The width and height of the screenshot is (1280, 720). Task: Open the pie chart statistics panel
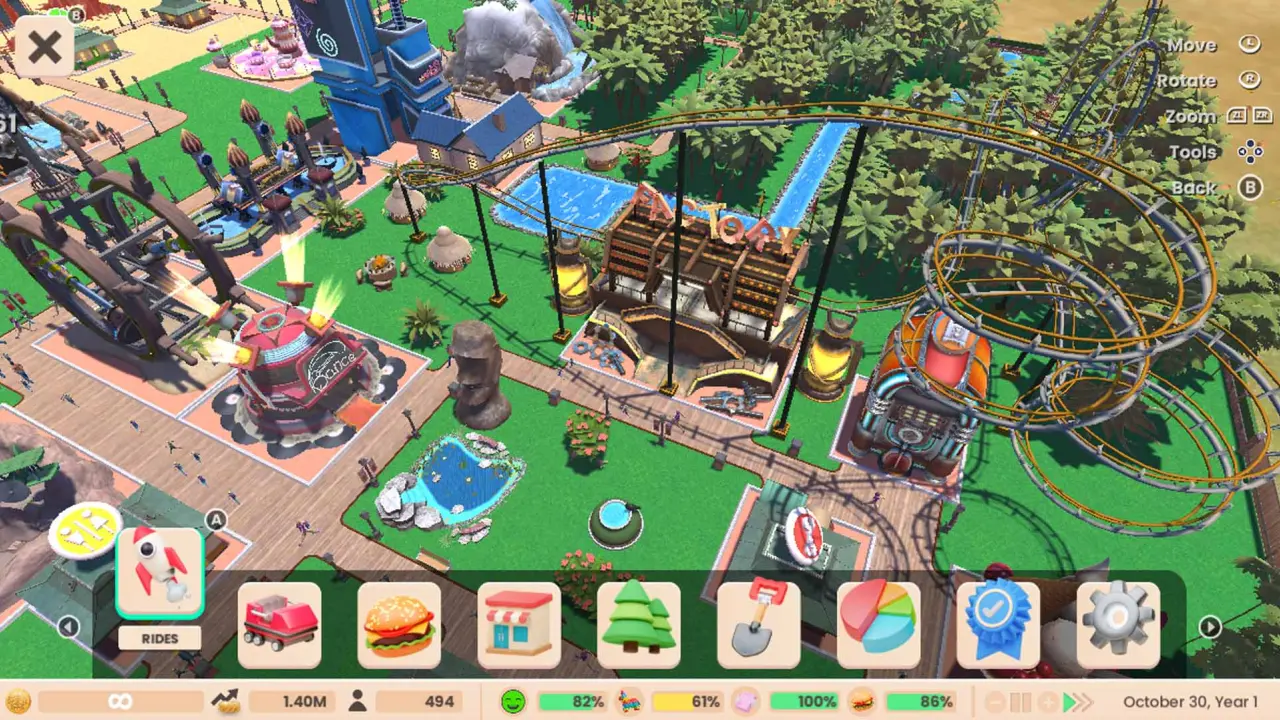(878, 625)
